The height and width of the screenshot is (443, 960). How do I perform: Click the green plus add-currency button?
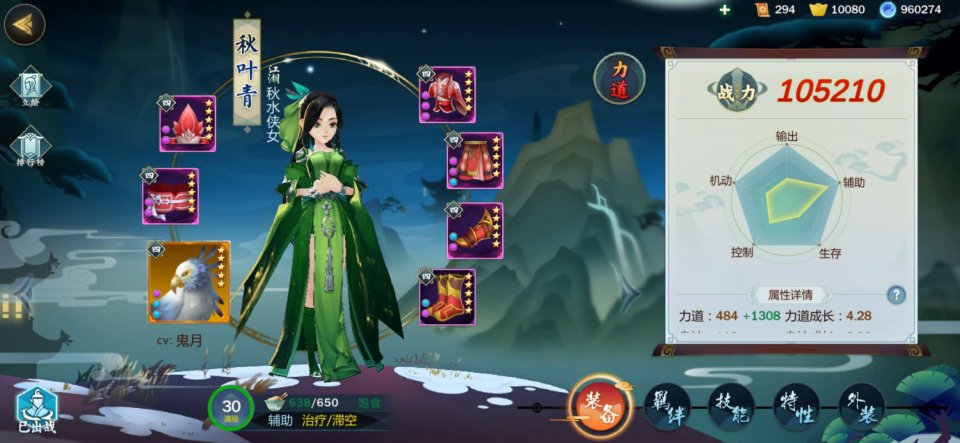click(724, 10)
